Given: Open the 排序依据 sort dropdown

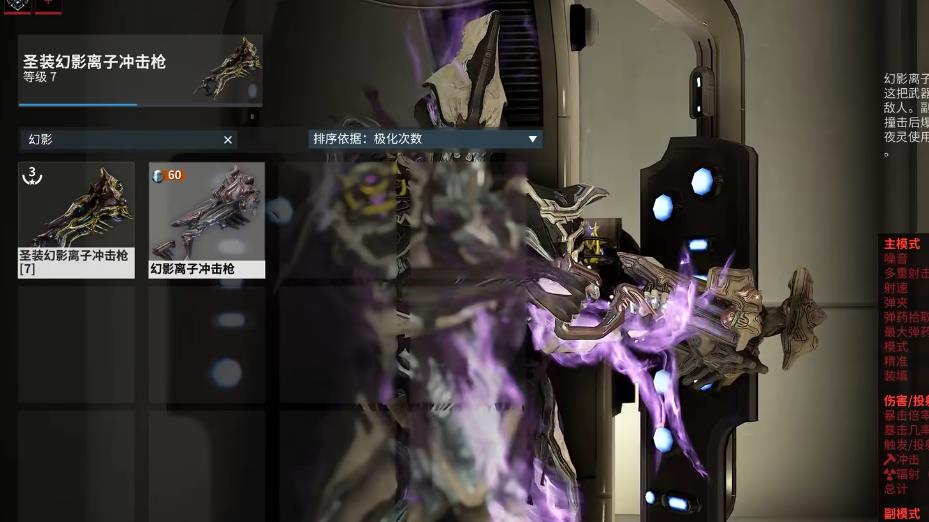Looking at the screenshot, I should click(426, 139).
